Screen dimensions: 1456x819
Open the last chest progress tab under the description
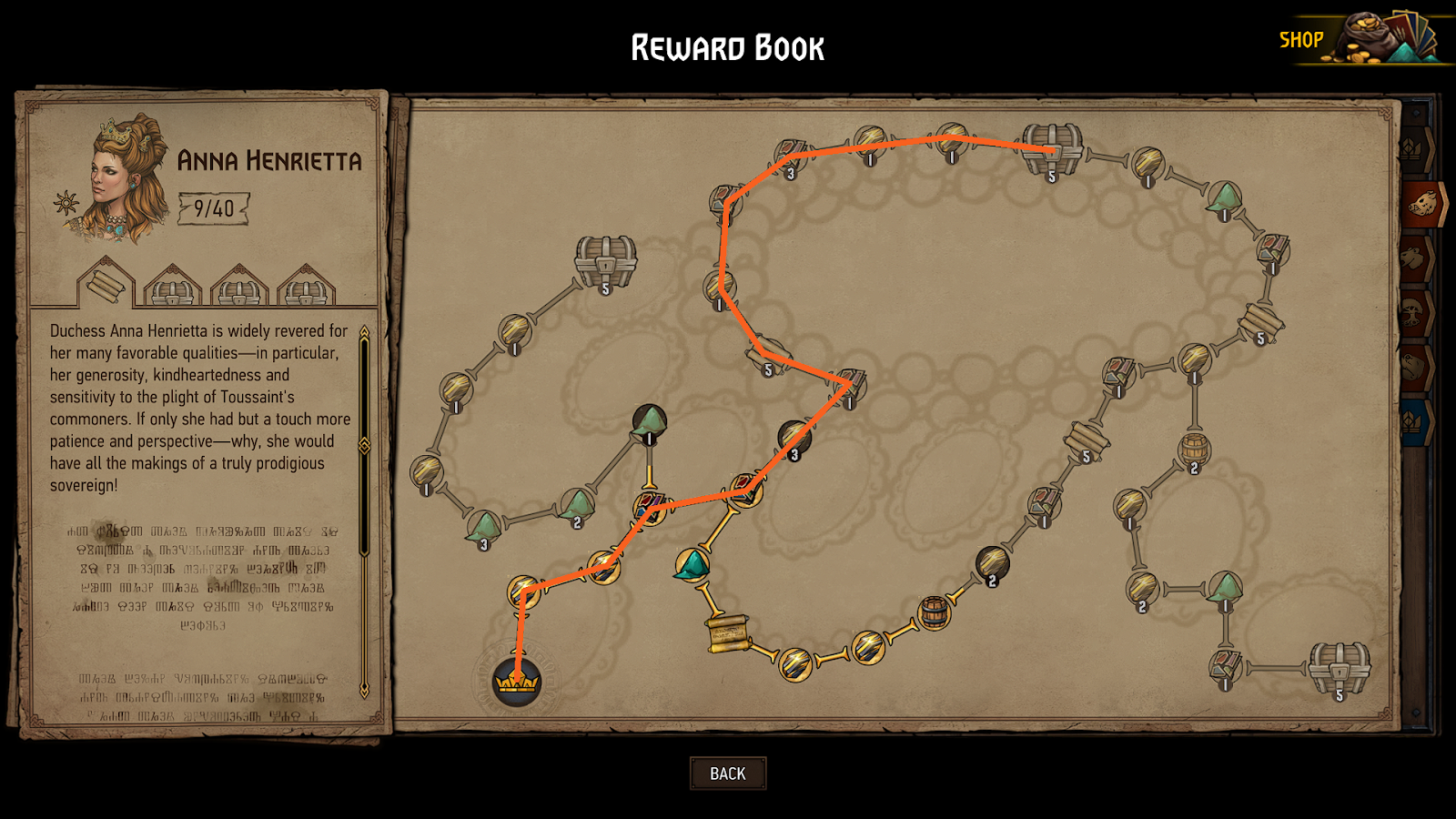click(305, 291)
